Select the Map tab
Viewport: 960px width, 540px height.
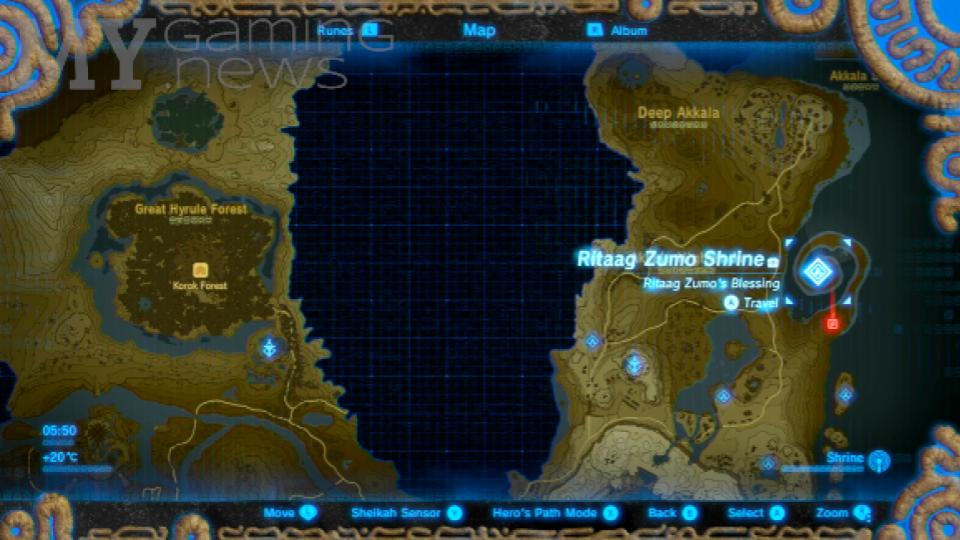[479, 30]
